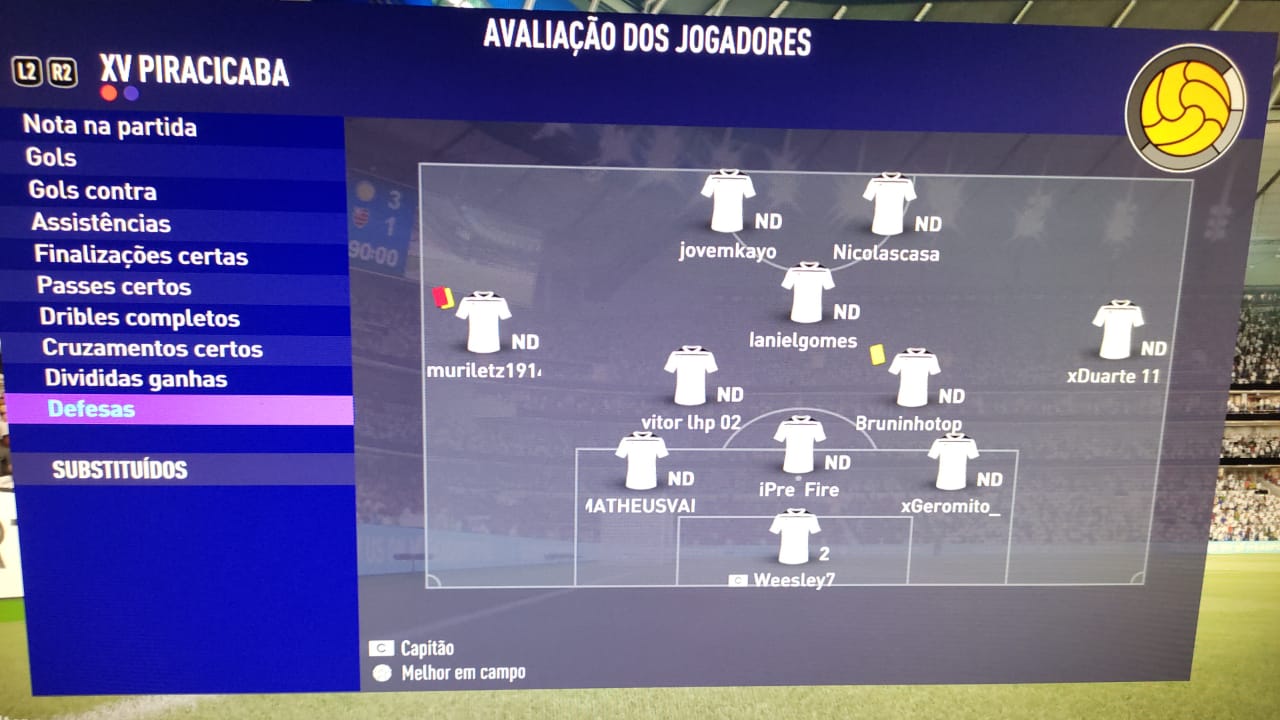Screen dimensions: 1280x720
Task: Pick xDuarte 11 on the right wing
Action: [1117, 330]
